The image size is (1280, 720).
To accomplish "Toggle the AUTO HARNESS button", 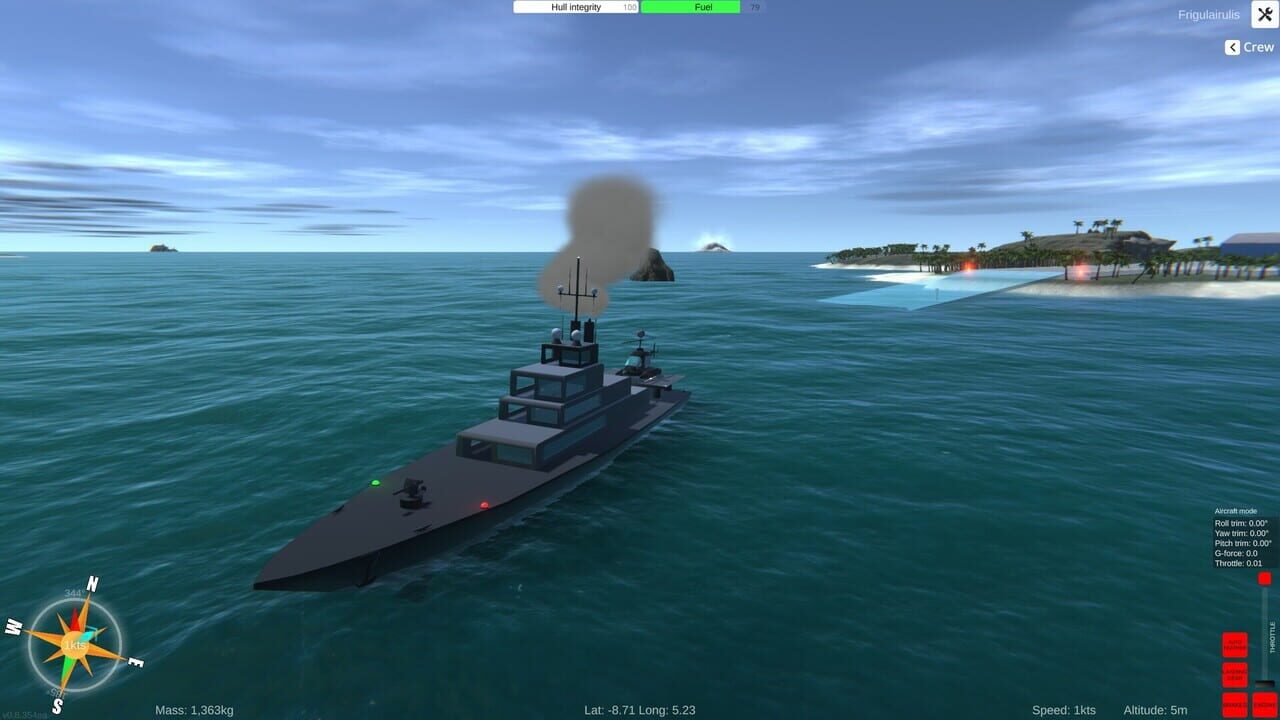I will [1235, 645].
